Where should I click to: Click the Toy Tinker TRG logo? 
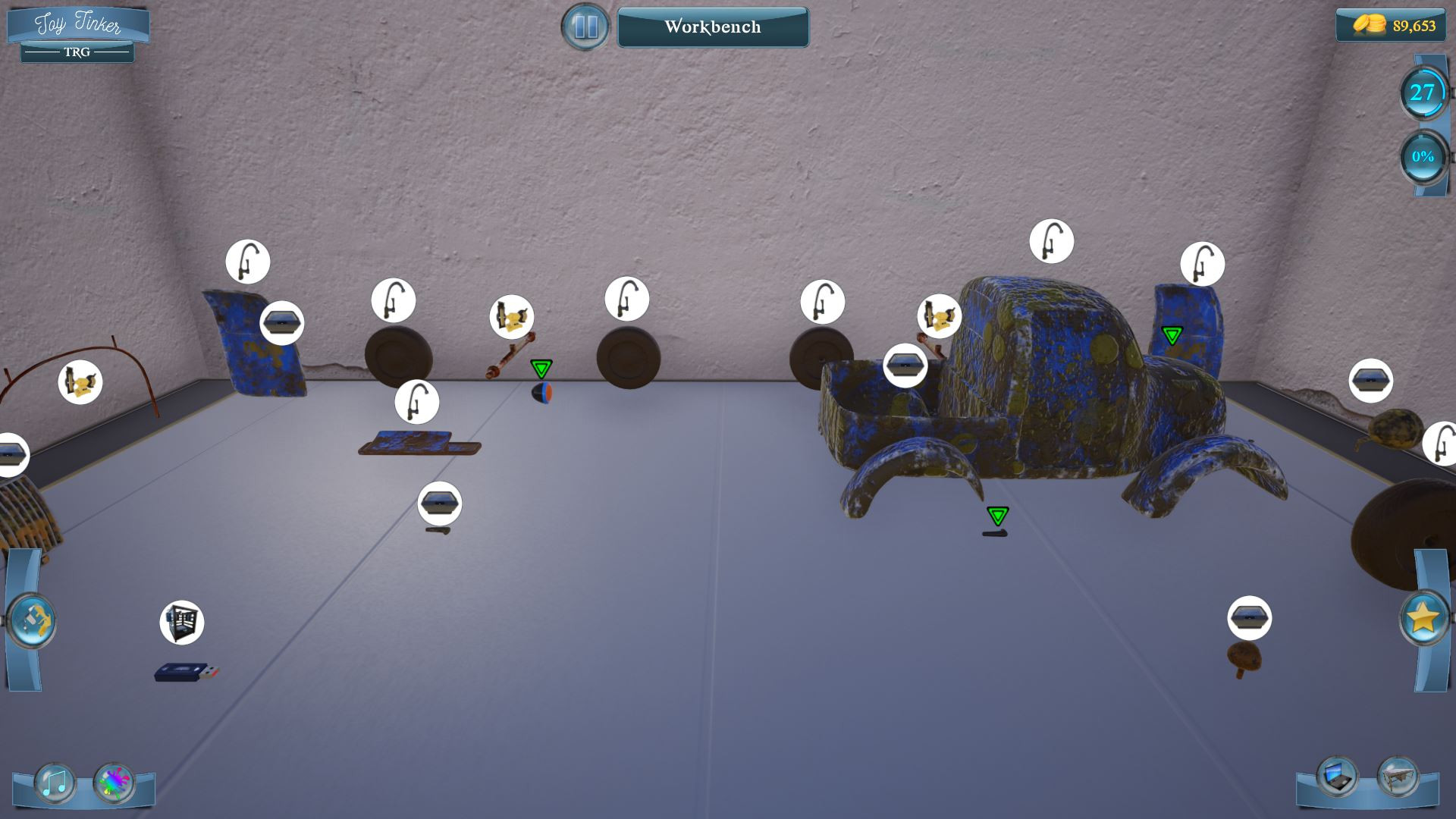pyautogui.click(x=78, y=30)
